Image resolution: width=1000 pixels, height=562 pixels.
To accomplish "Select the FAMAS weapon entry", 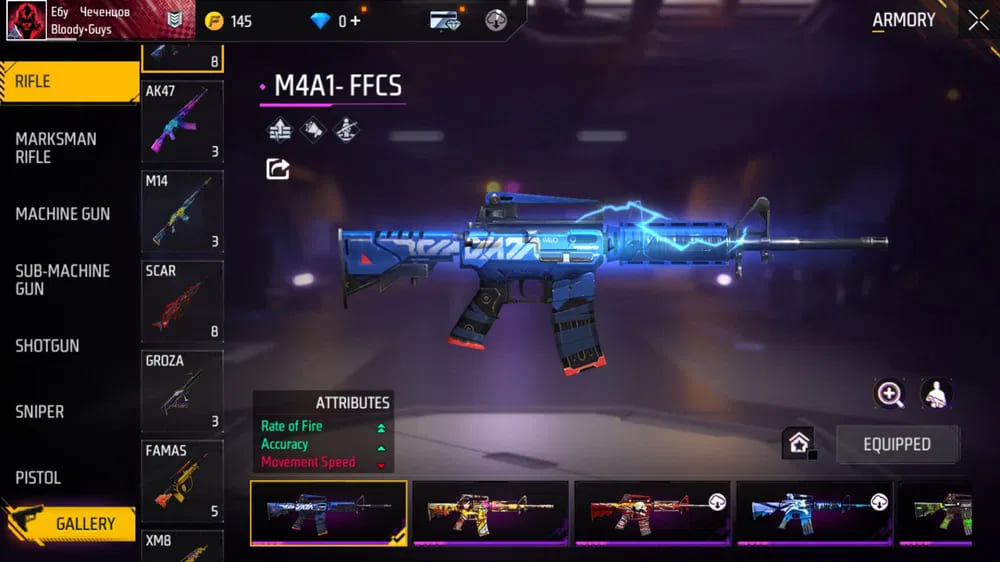I will [182, 481].
